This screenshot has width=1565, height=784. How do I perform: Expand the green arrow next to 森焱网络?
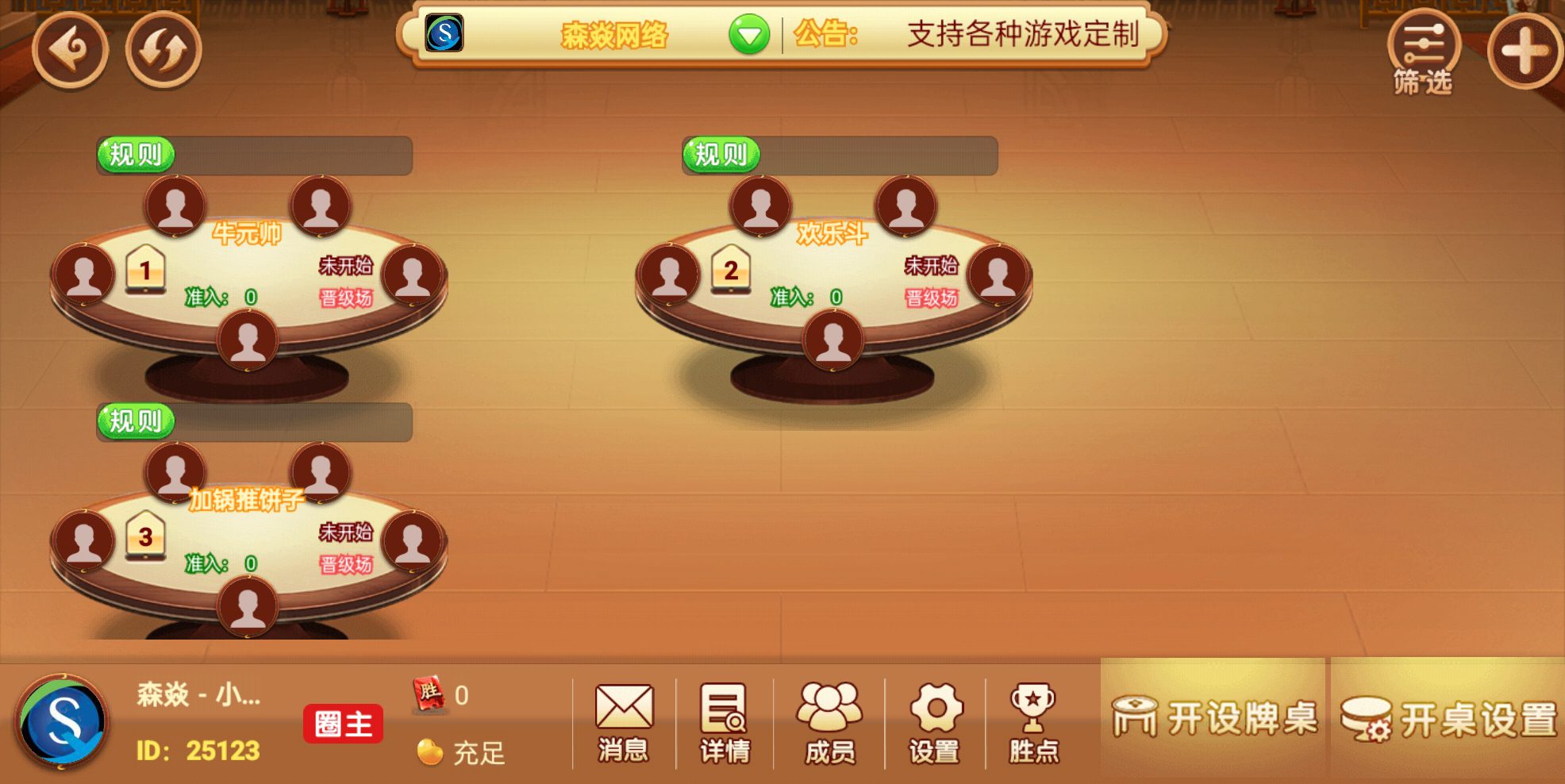coord(749,36)
